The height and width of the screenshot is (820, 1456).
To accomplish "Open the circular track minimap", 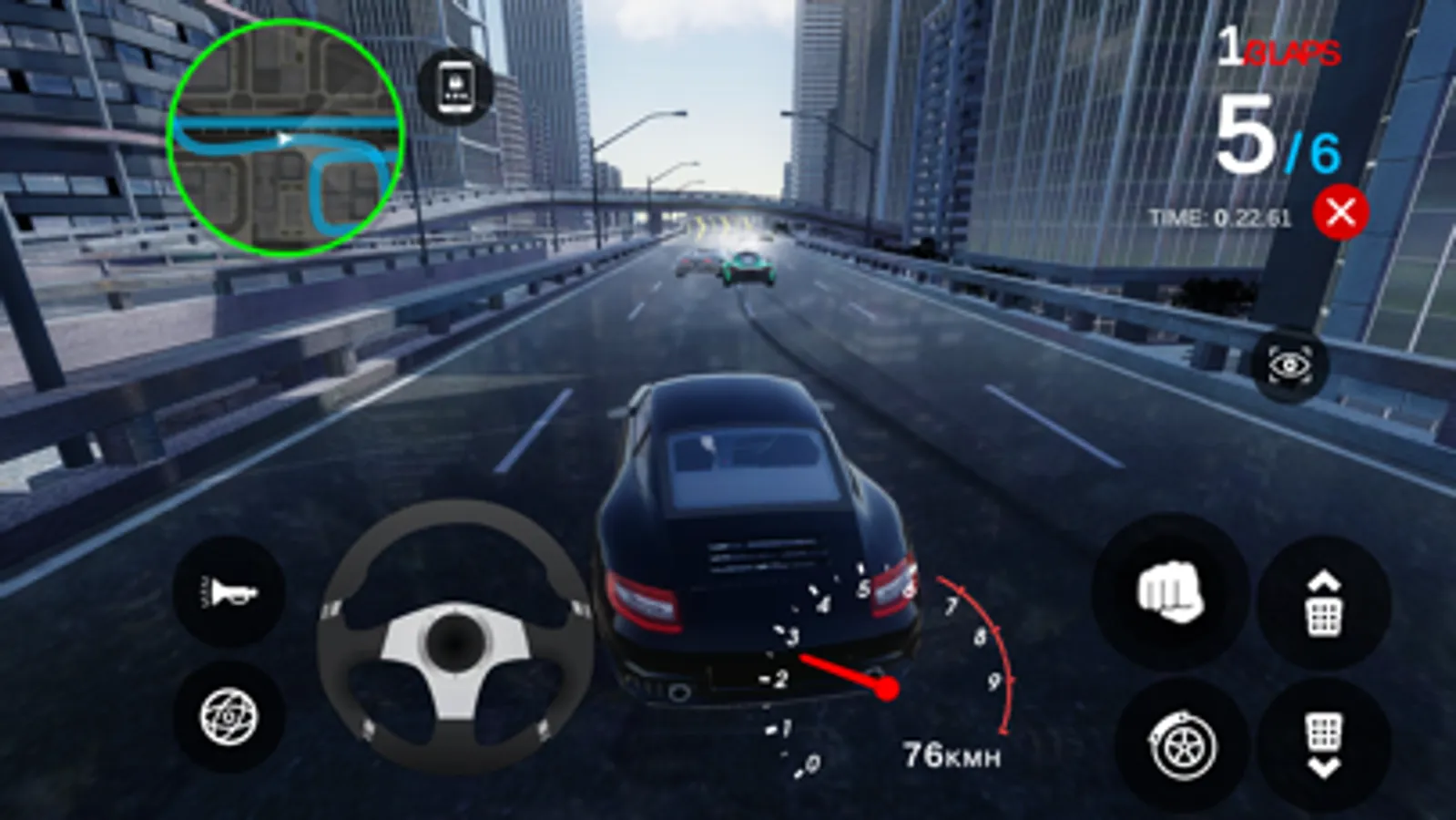I will point(284,138).
